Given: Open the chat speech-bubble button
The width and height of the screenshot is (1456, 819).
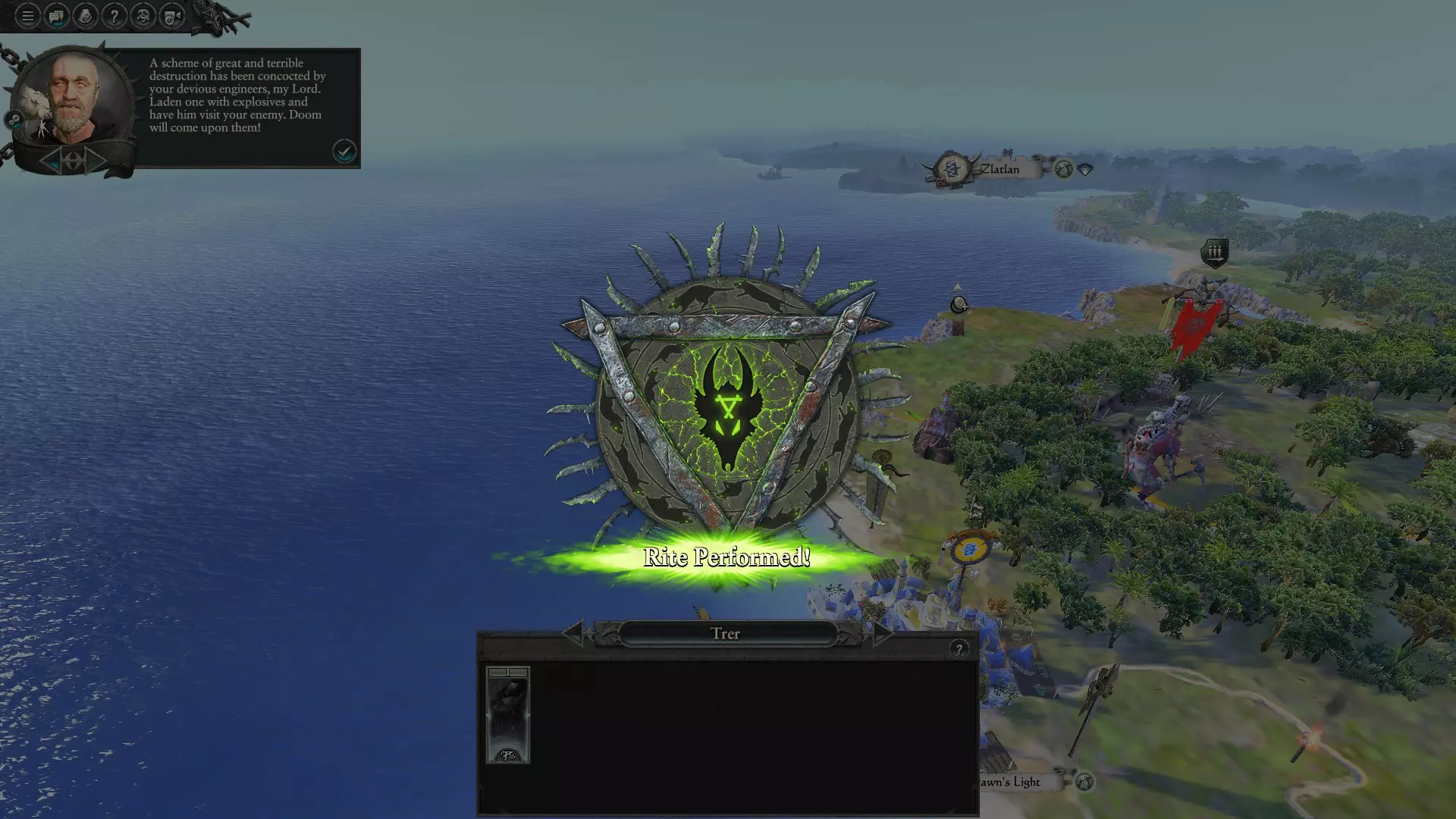Looking at the screenshot, I should (56, 16).
